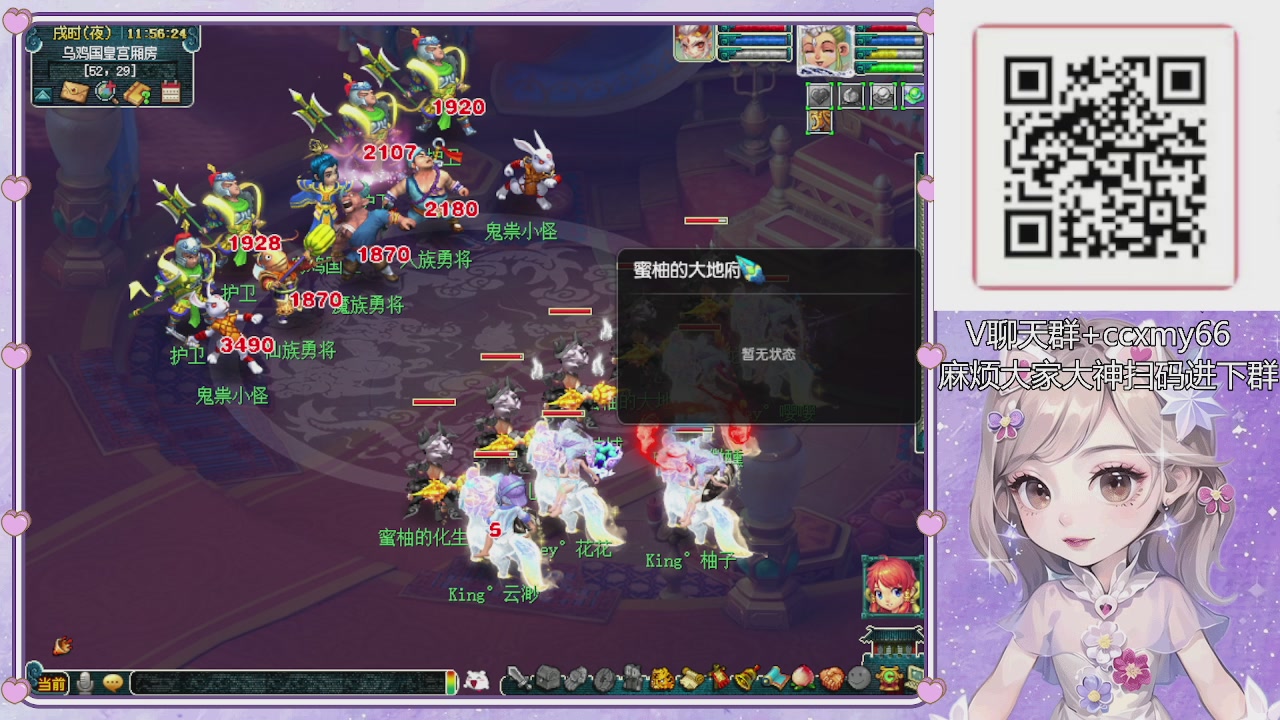Click the golden trumpet icon below the buff slots
1280x720 pixels.
click(x=820, y=122)
